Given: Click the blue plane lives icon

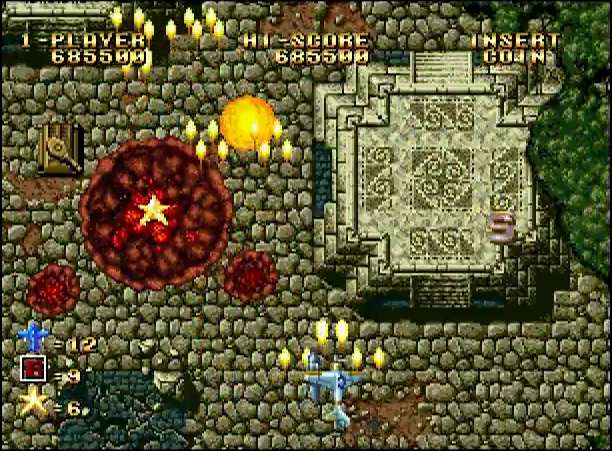Looking at the screenshot, I should click(x=35, y=337).
